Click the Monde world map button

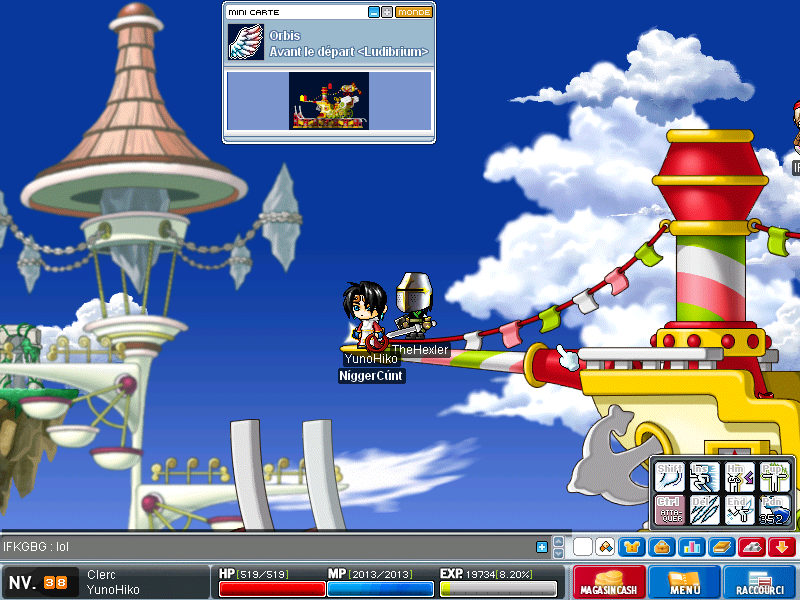pyautogui.click(x=413, y=12)
